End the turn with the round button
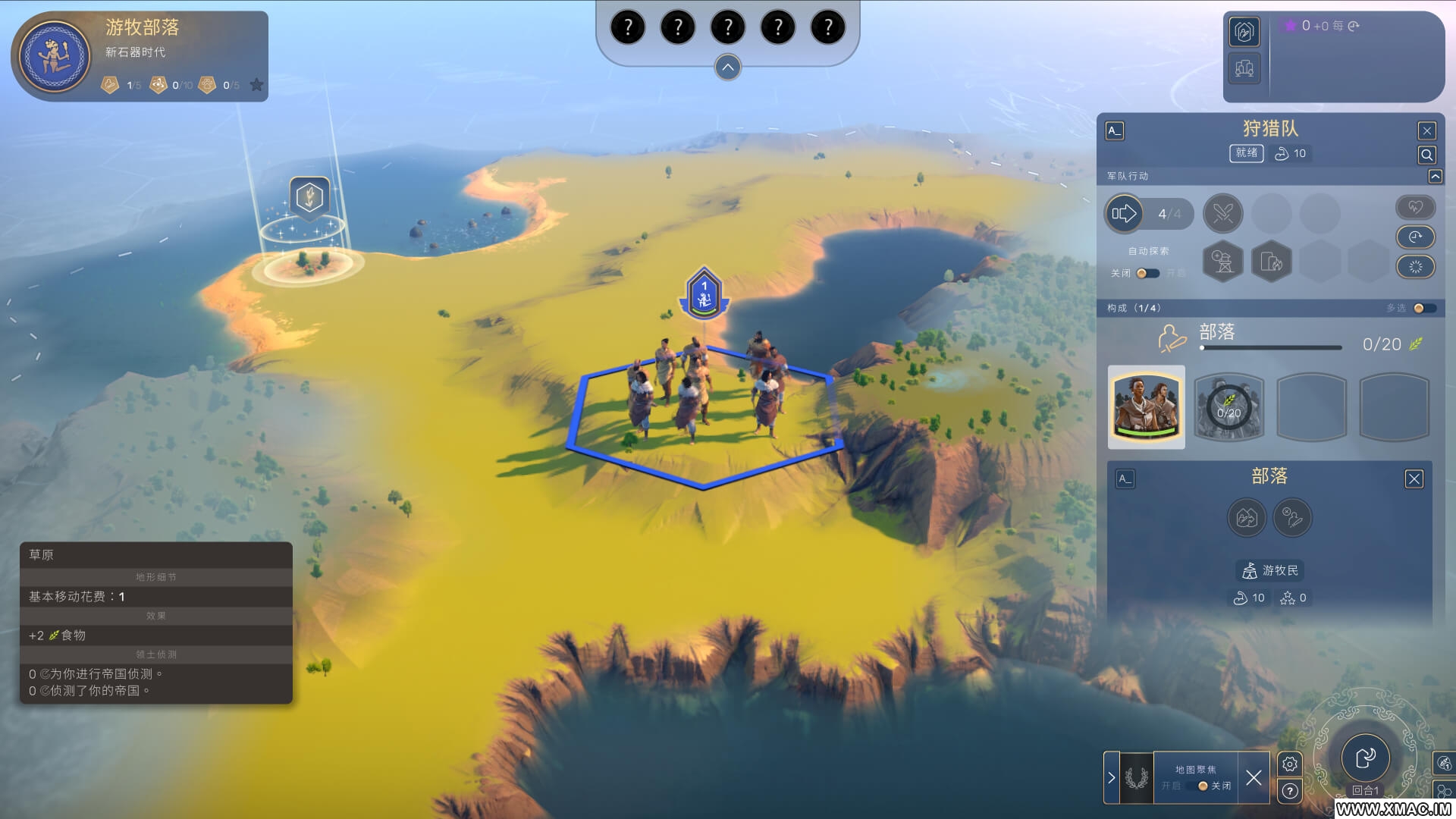This screenshot has height=819, width=1456. pos(1365,757)
